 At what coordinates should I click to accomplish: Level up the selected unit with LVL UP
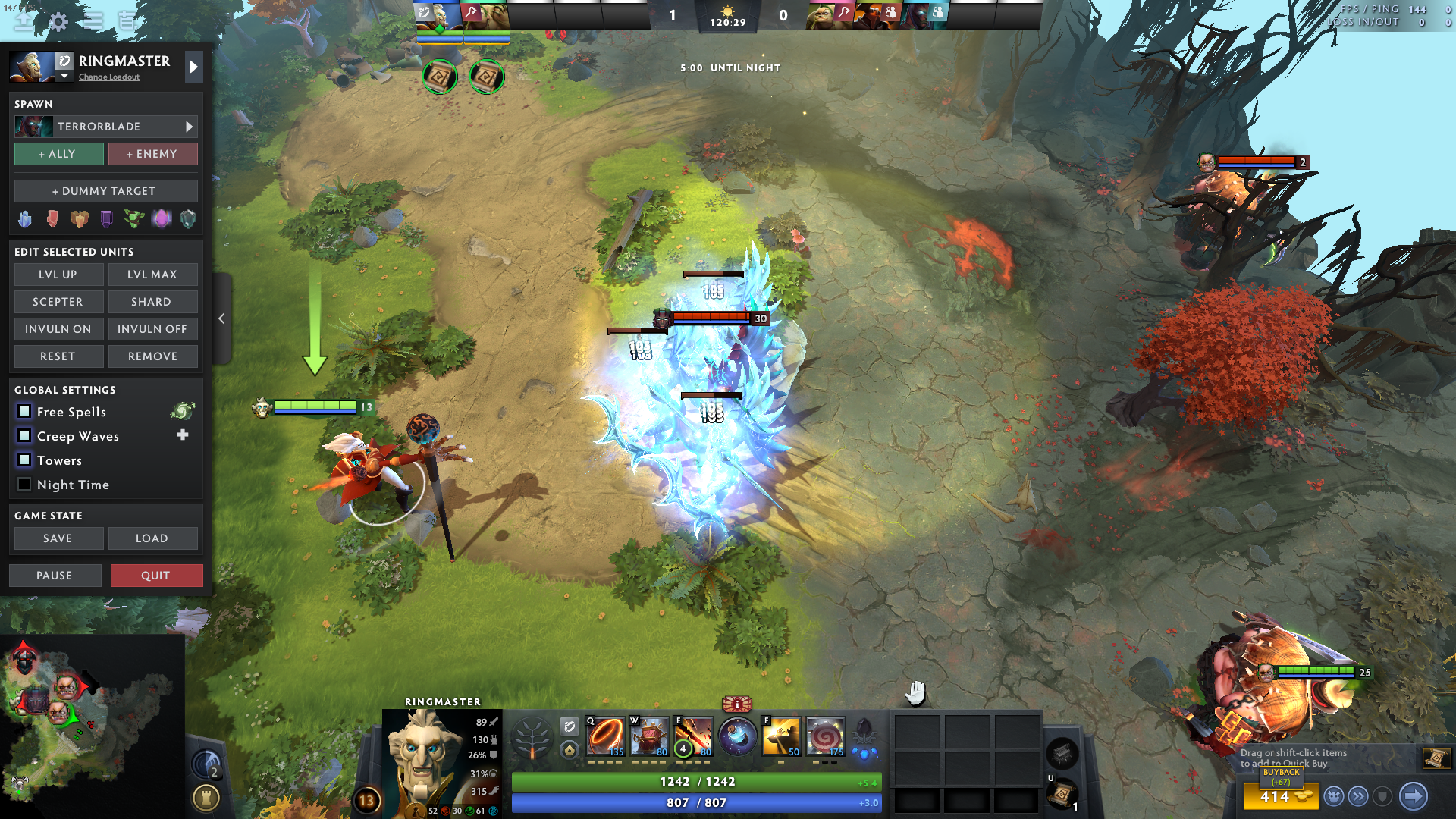click(58, 275)
